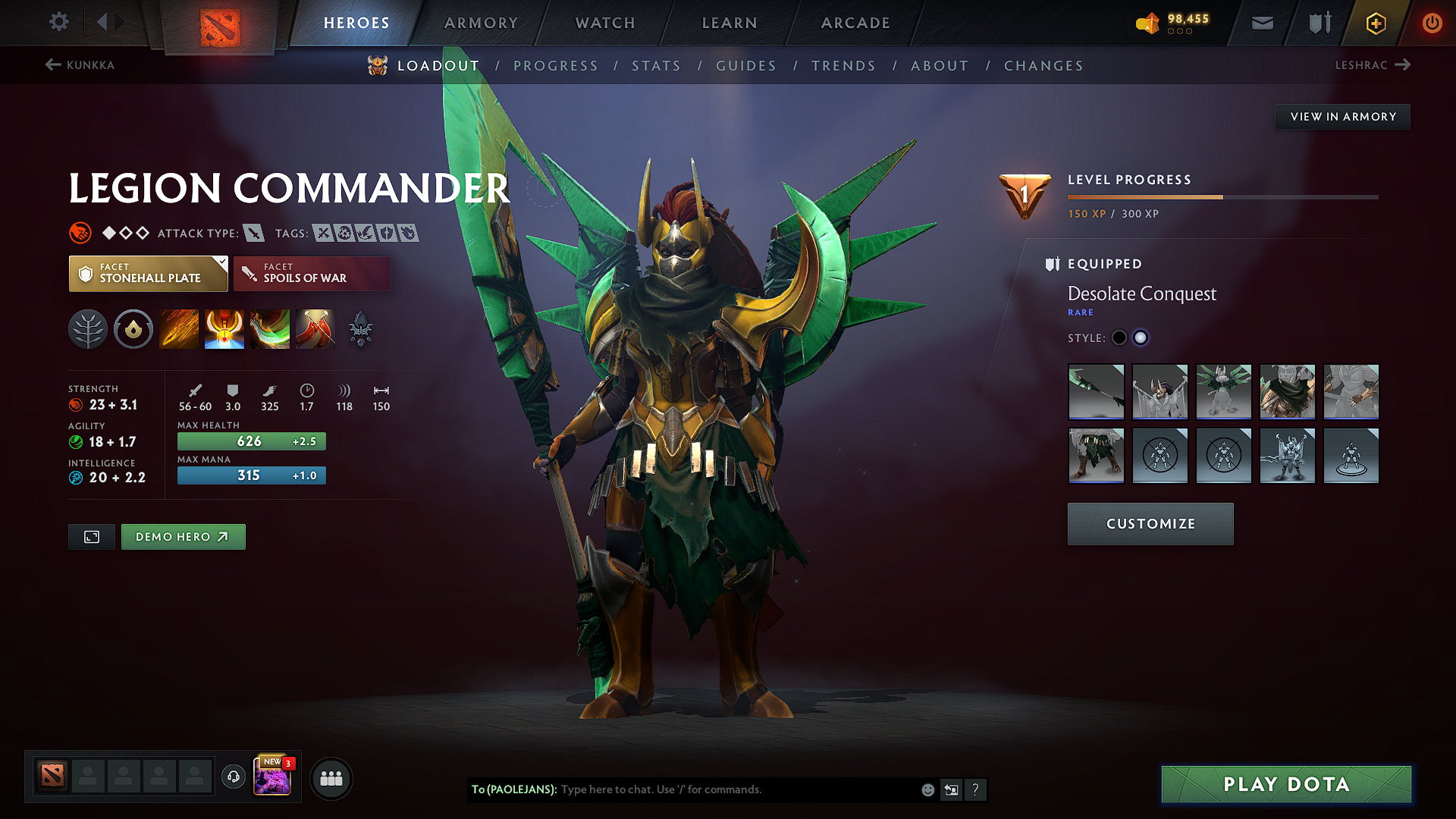
Task: Navigate to the next hero Leshrac
Action: [1374, 65]
